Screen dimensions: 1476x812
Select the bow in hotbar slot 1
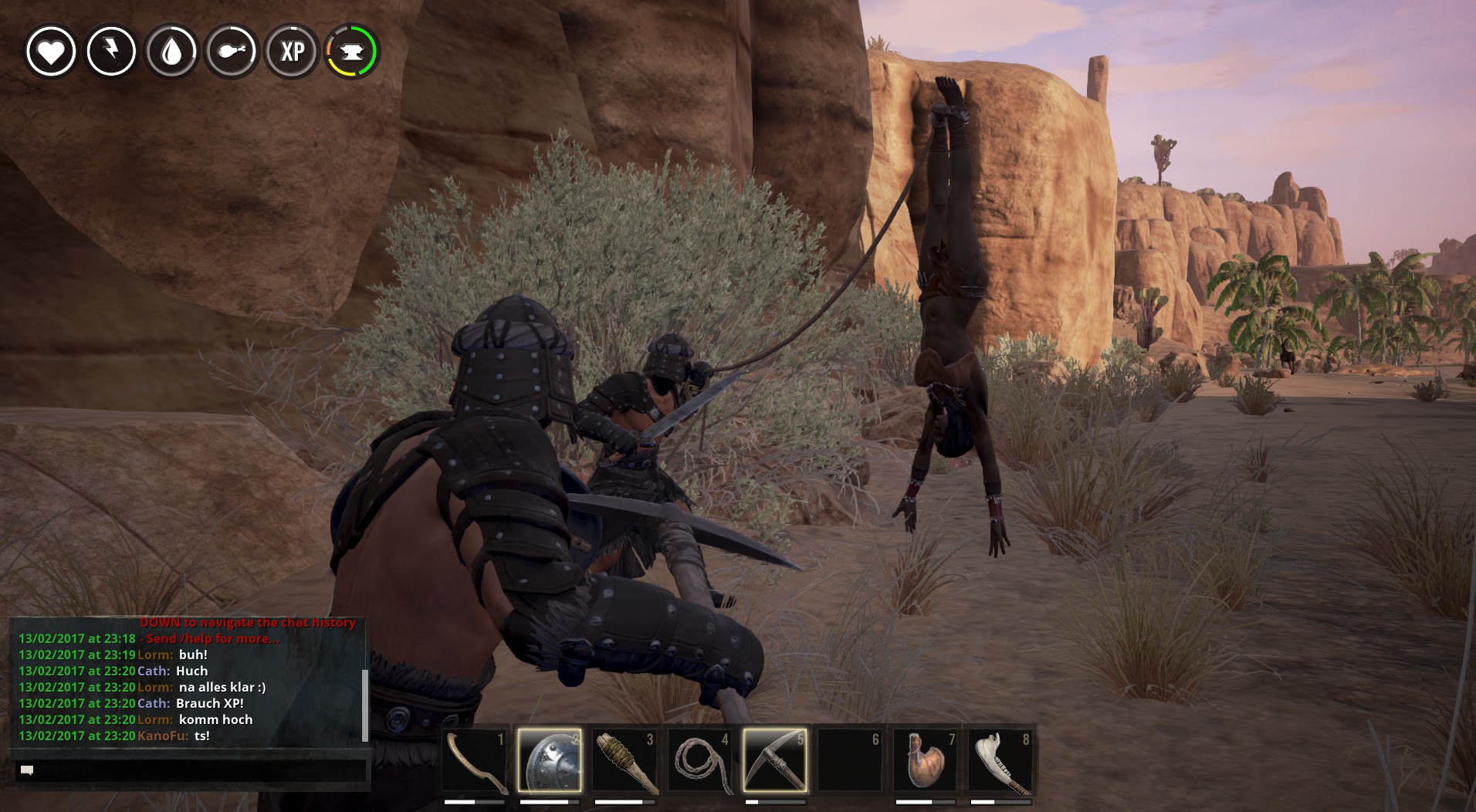(474, 761)
